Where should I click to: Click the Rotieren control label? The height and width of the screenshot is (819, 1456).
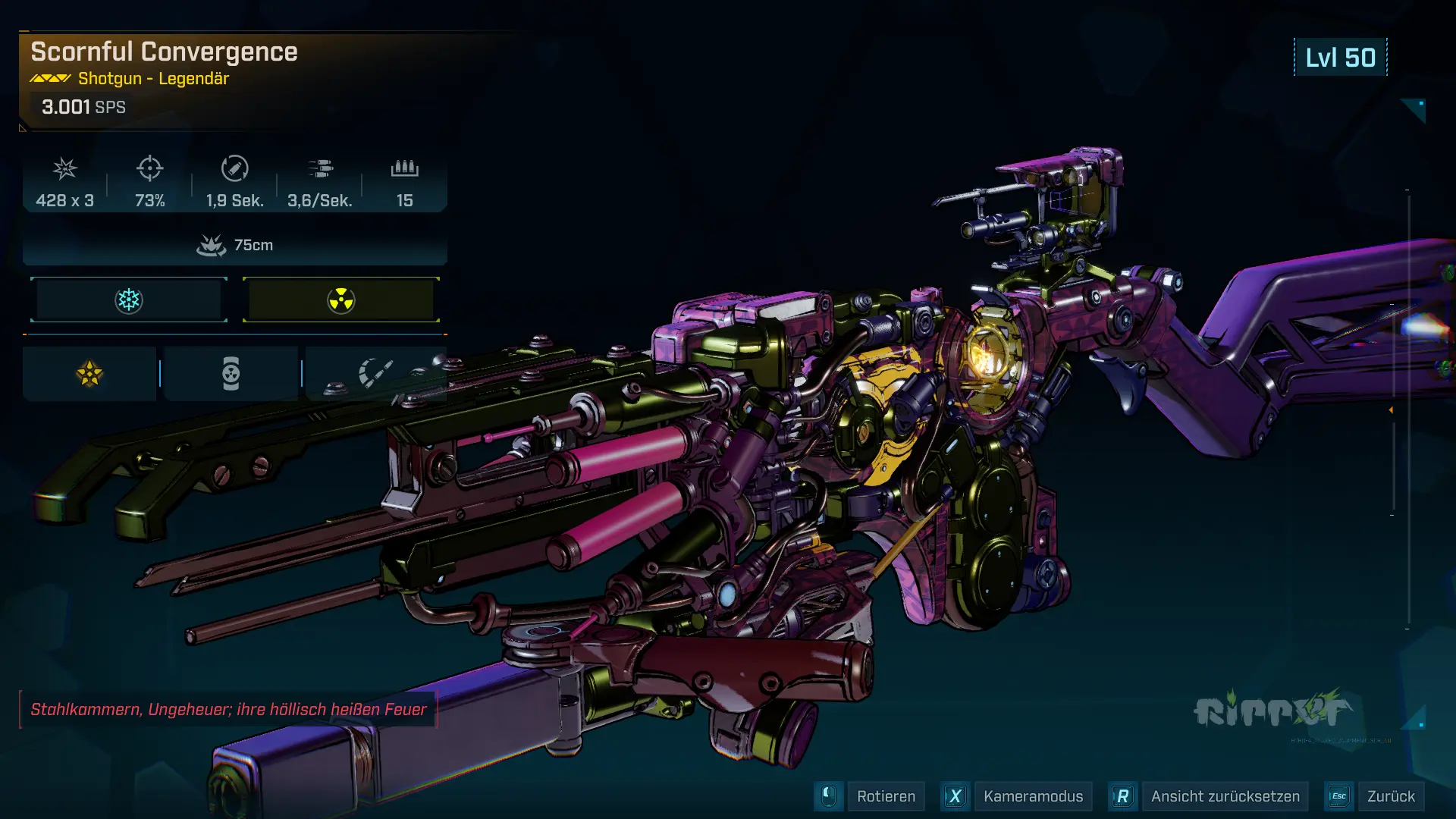coord(886,796)
